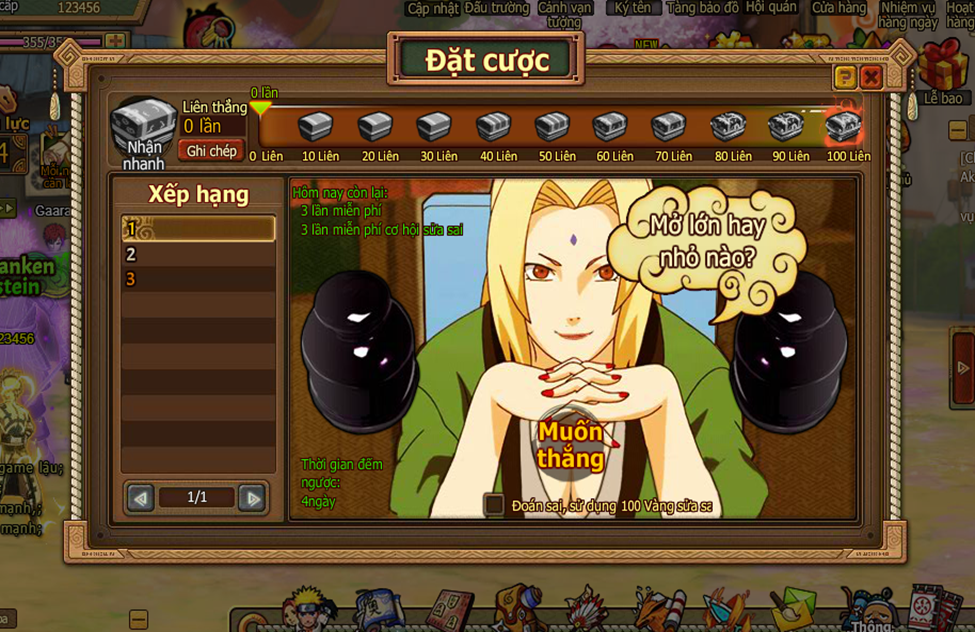Open the question mark help button
The width and height of the screenshot is (975, 632).
(x=845, y=77)
